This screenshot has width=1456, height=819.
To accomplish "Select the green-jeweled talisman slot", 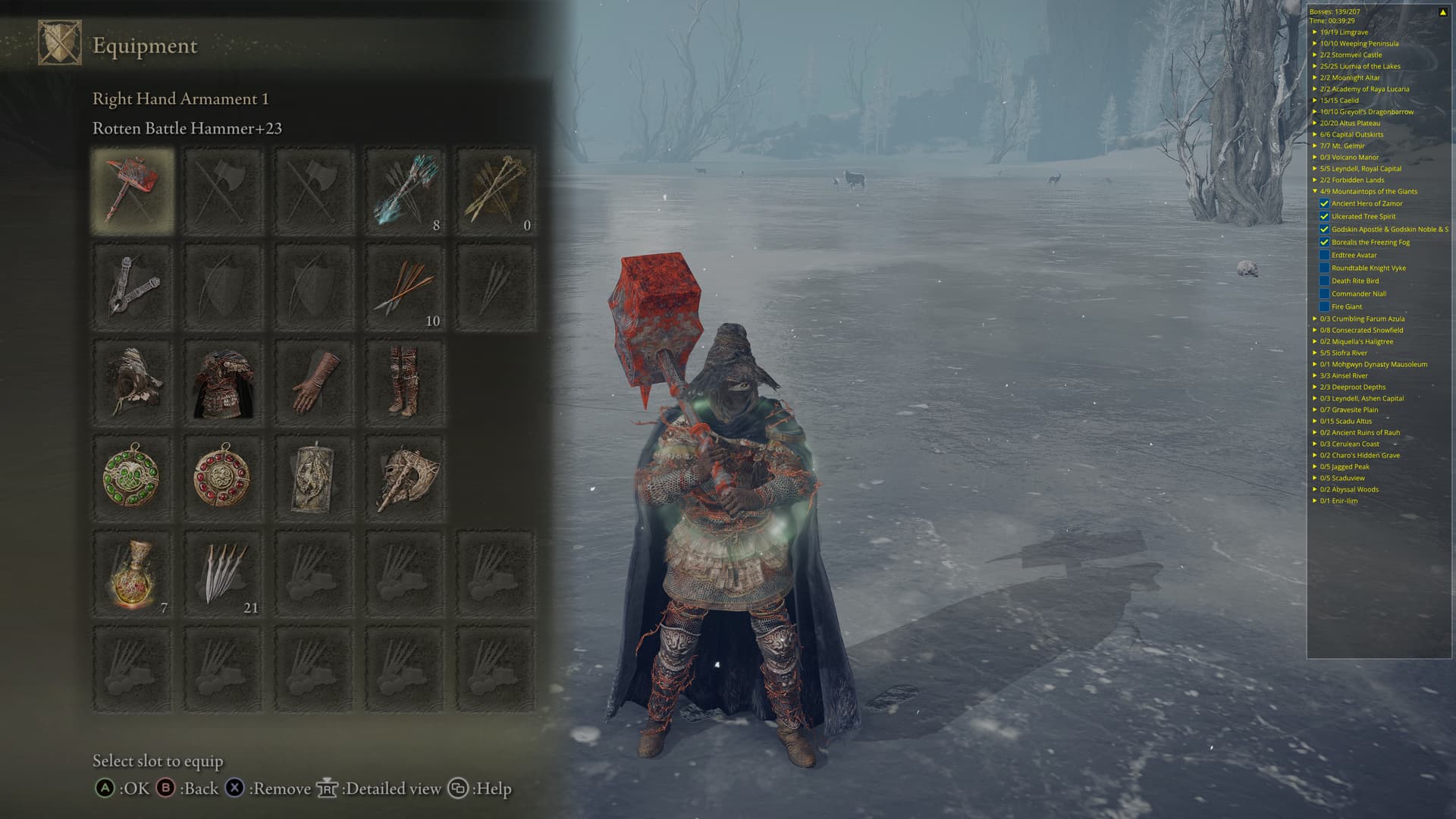I will pos(133,479).
